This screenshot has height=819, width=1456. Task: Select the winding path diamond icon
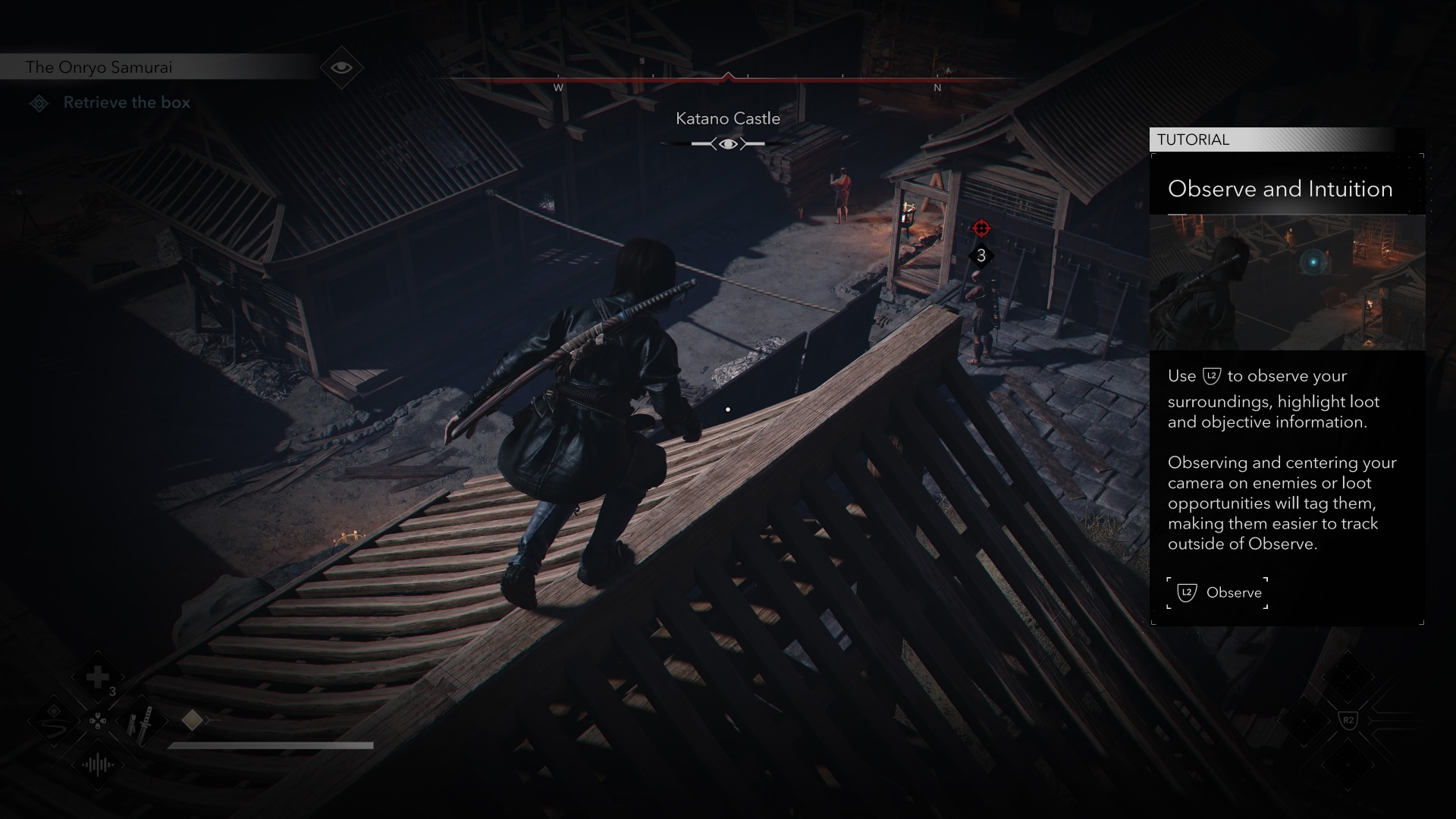tap(54, 720)
